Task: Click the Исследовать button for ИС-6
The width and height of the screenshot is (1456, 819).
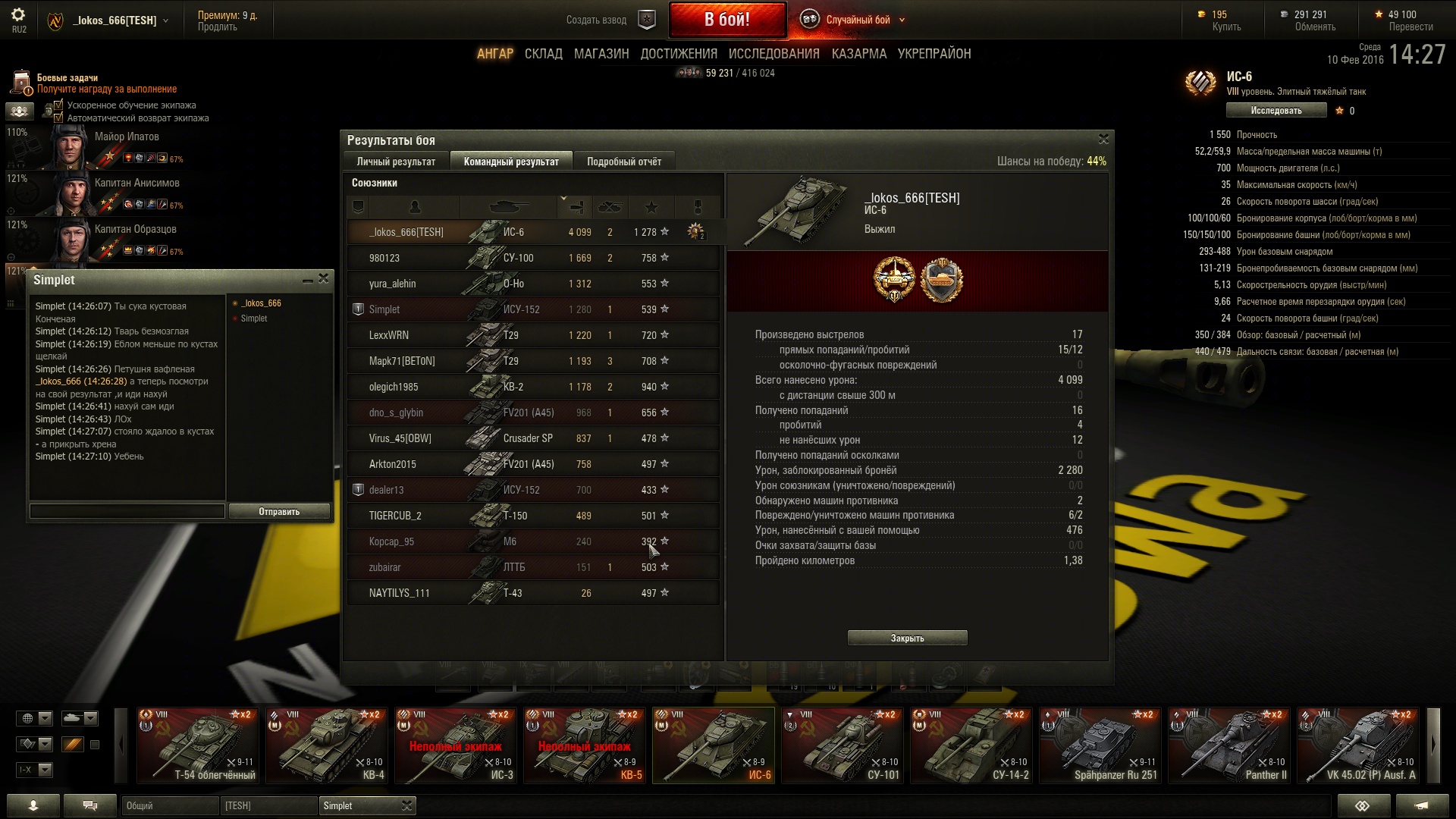Action: click(x=1276, y=111)
